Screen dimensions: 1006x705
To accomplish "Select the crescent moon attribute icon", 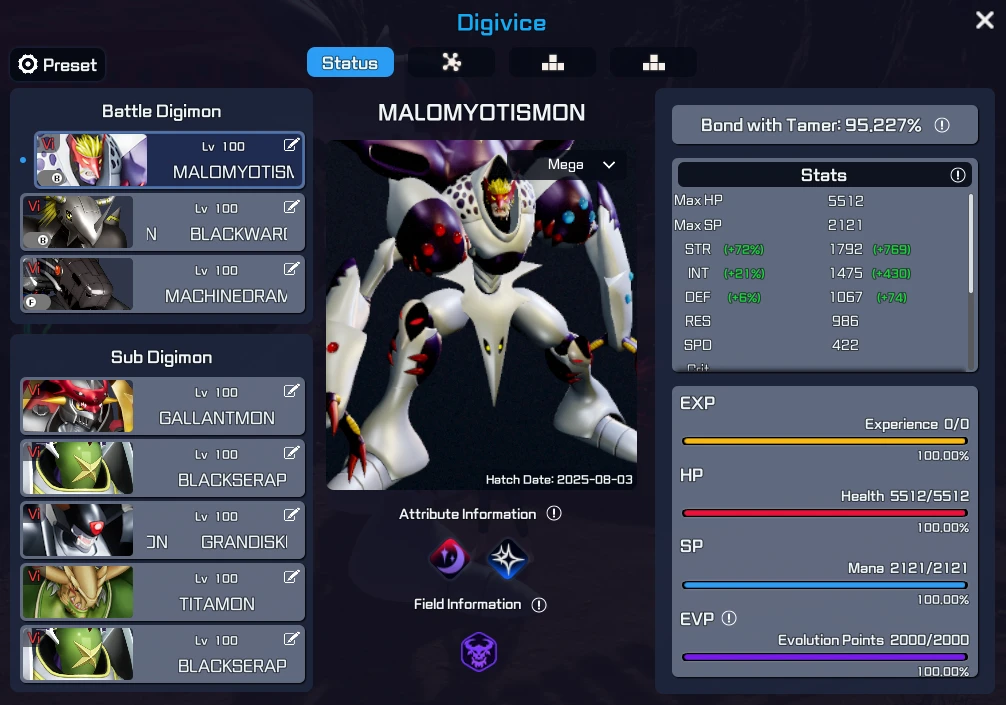I will tap(449, 559).
